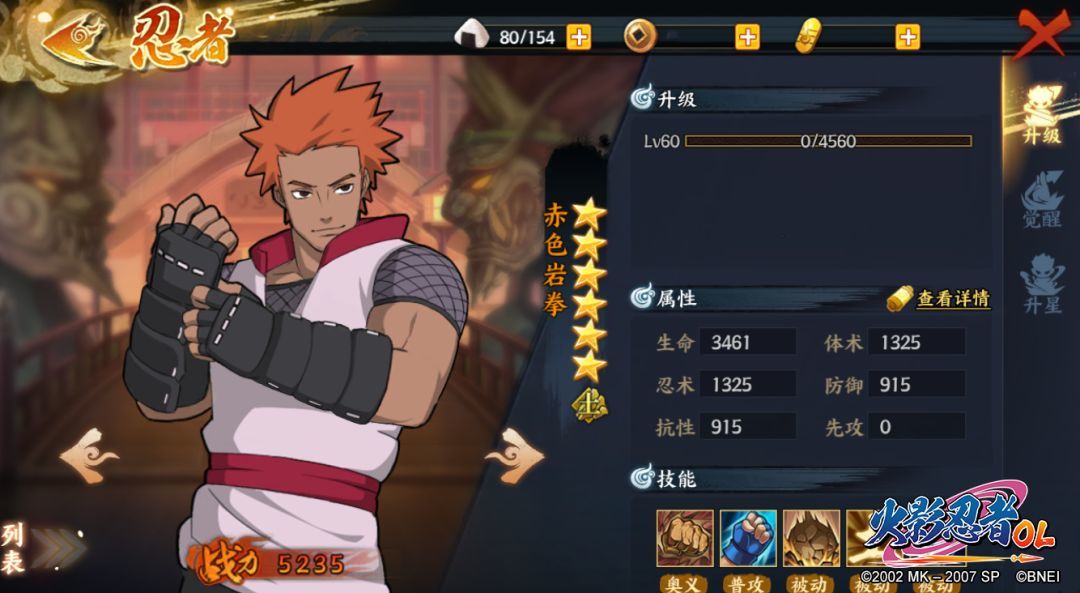1080x593 pixels.
Task: Select the 奥义 fist skill icon
Action: click(x=685, y=538)
